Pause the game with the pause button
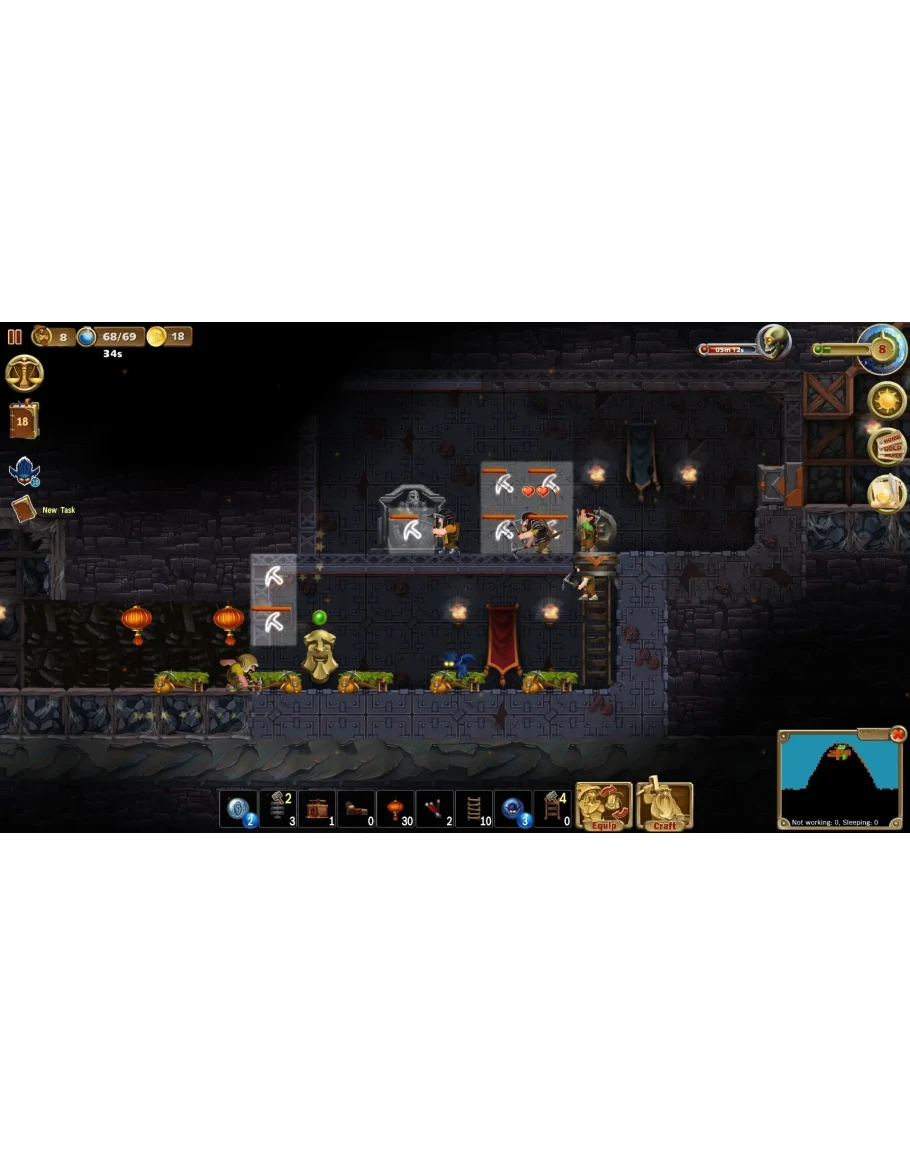This screenshot has width=910, height=1155. click(15, 337)
